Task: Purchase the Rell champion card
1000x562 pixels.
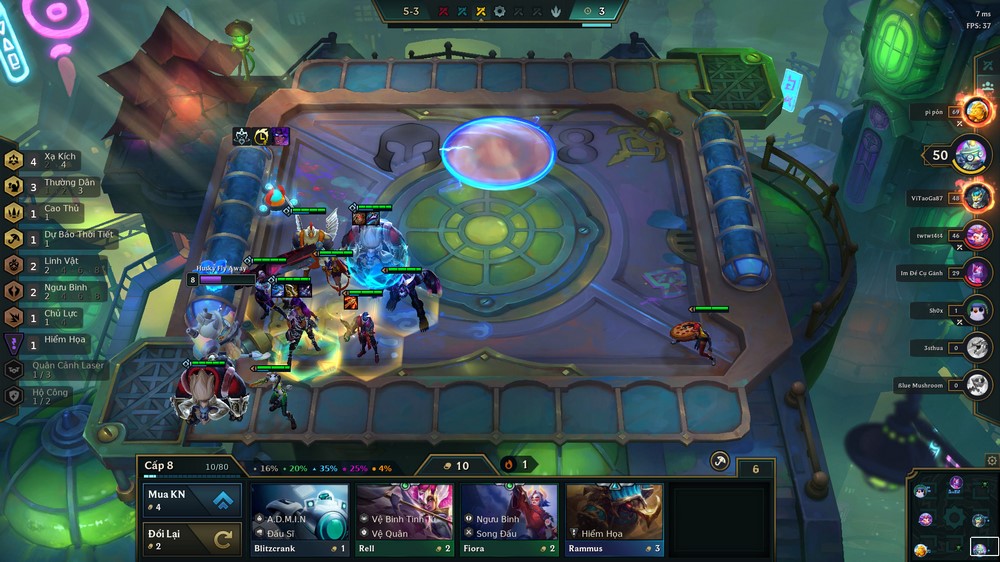Action: click(x=404, y=519)
